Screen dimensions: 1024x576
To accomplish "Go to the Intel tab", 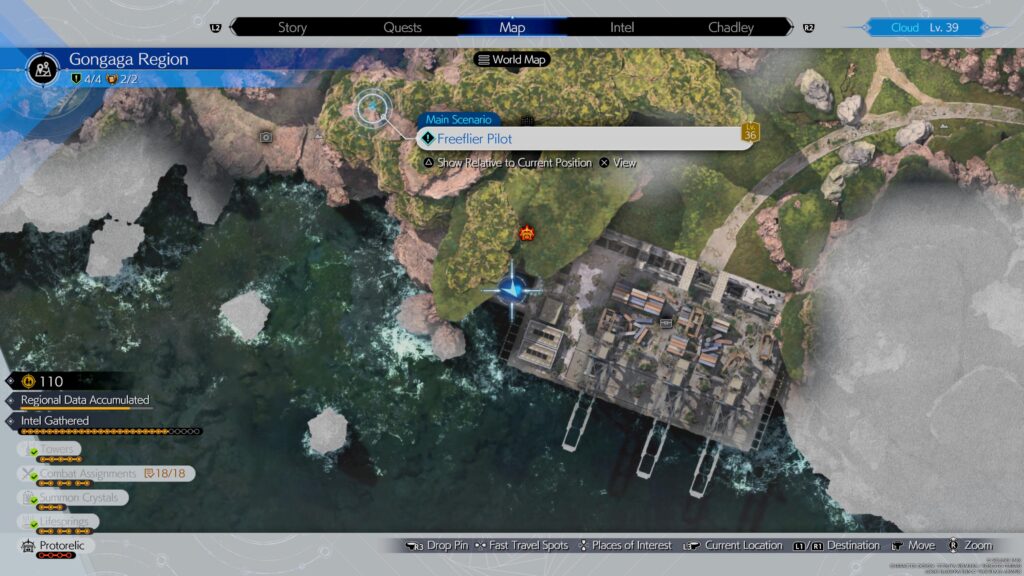I will 622,27.
